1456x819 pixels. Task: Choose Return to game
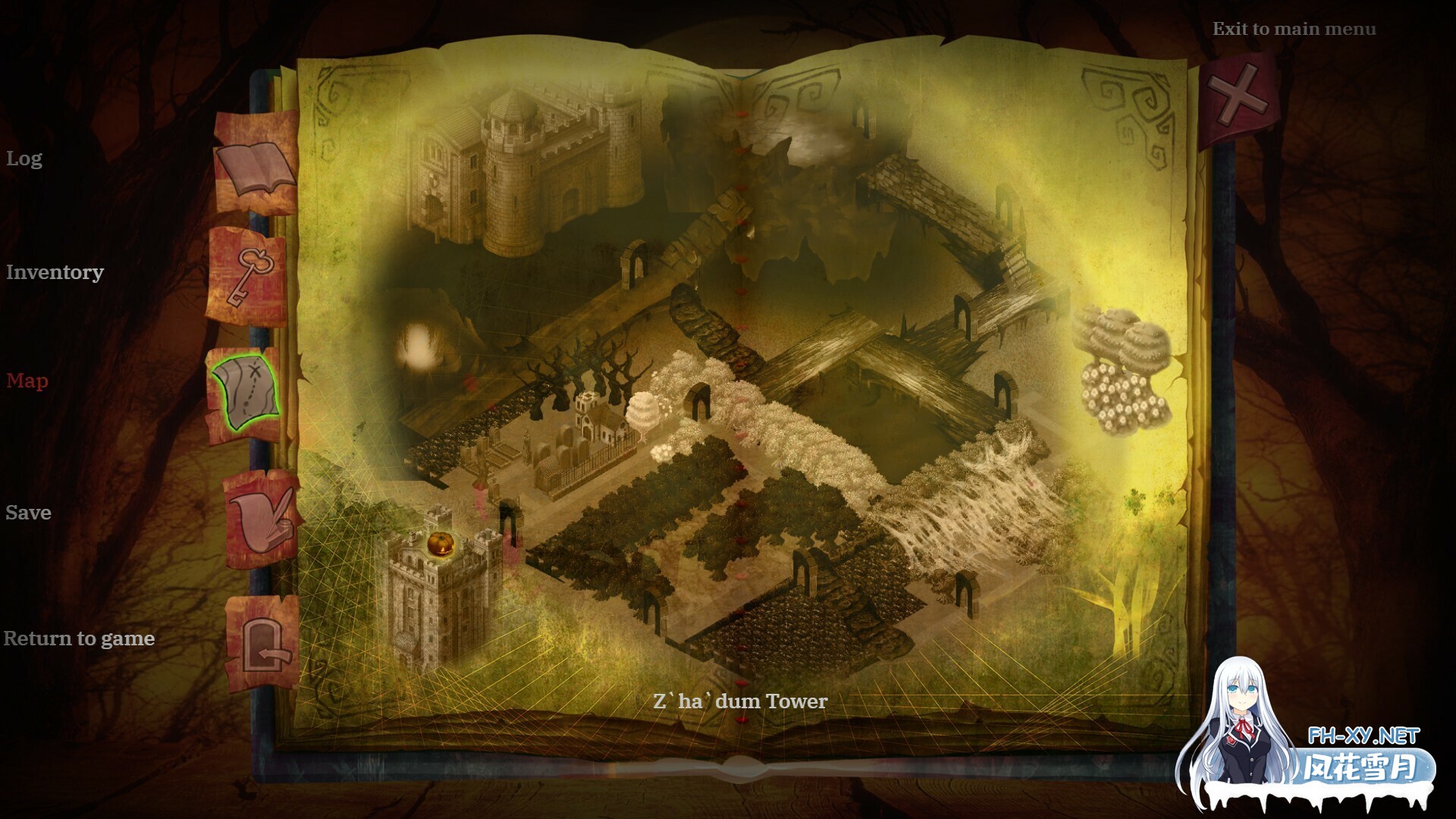click(79, 639)
